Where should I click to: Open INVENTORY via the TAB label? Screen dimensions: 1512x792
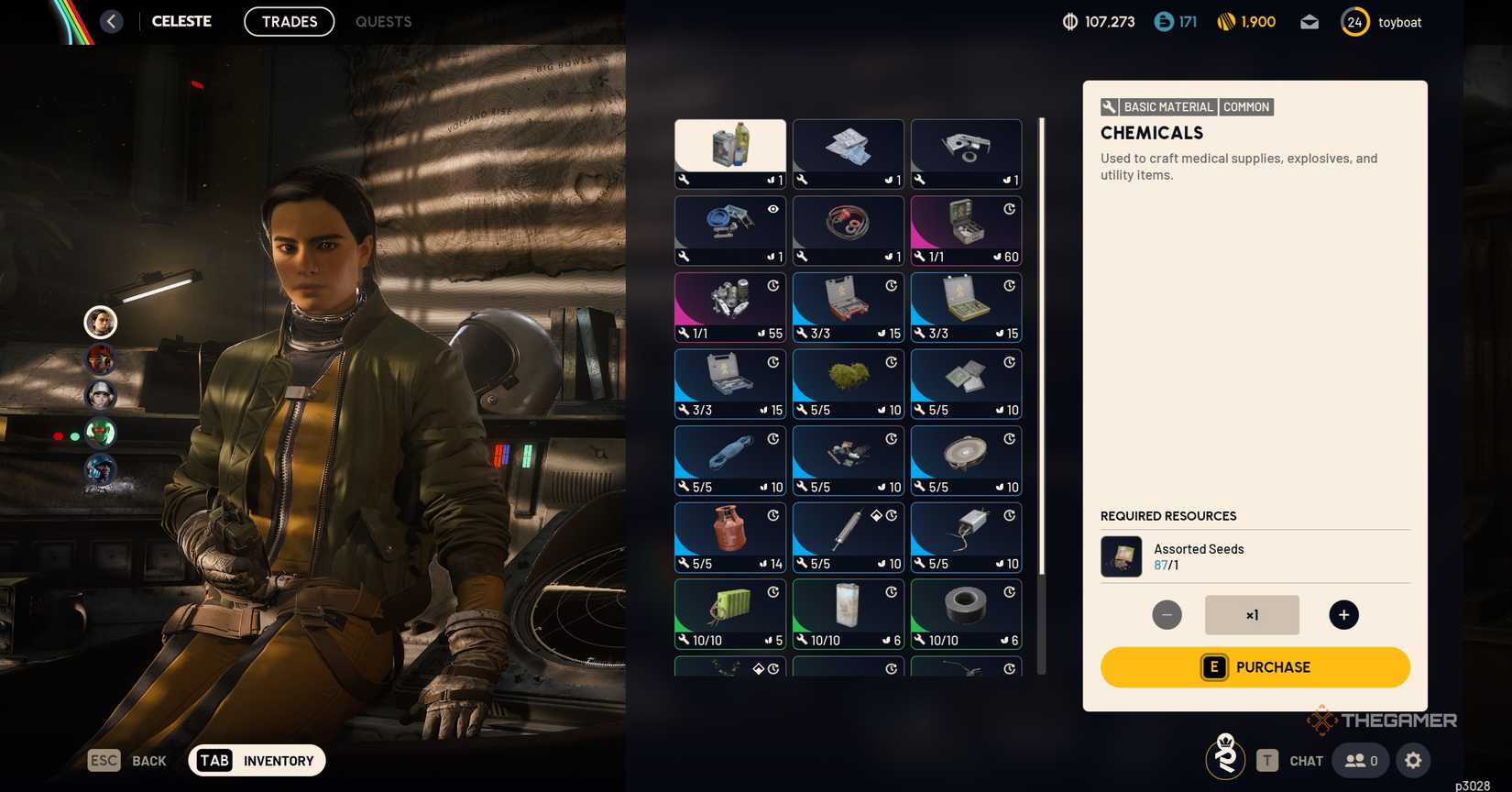214,760
